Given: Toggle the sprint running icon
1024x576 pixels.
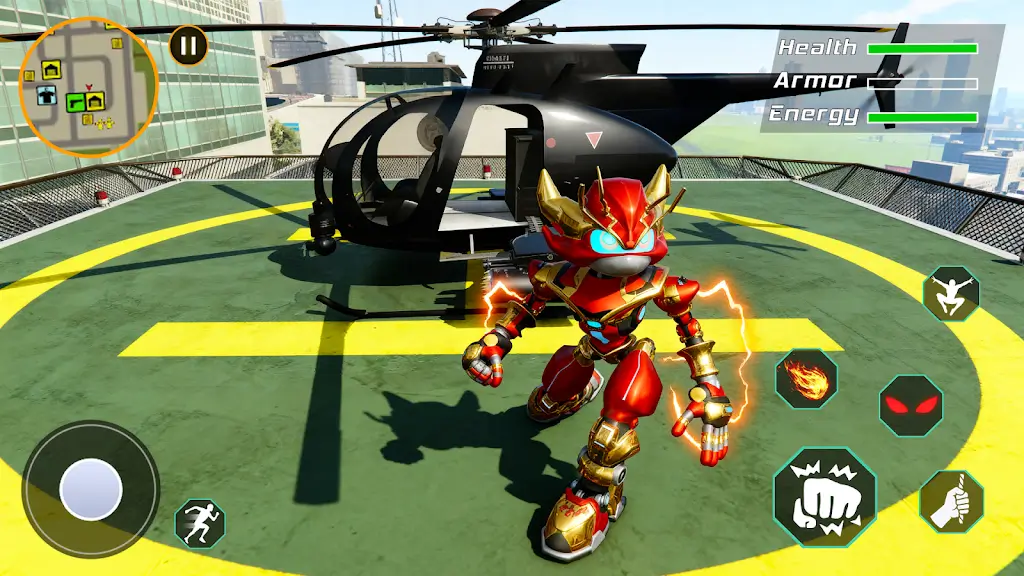Looking at the screenshot, I should pyautogui.click(x=200, y=523).
